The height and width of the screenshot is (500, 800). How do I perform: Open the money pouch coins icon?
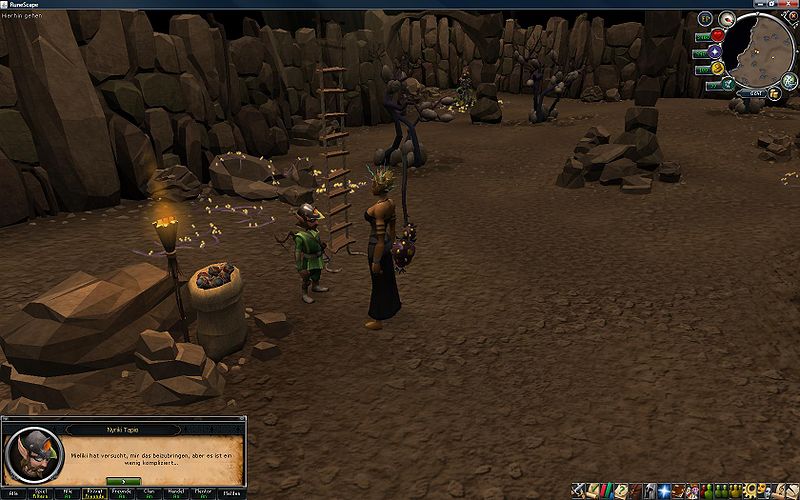coord(775,93)
